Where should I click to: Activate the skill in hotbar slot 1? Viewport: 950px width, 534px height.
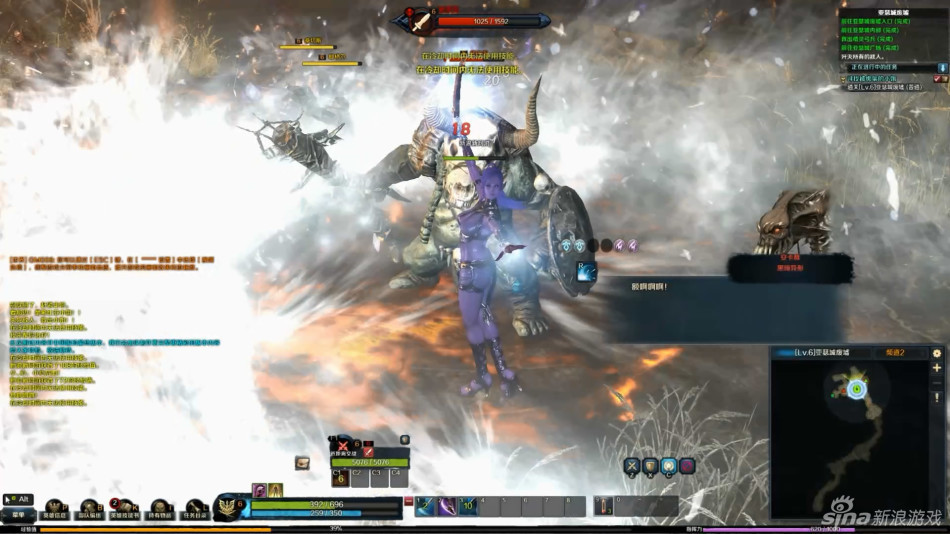tap(426, 506)
